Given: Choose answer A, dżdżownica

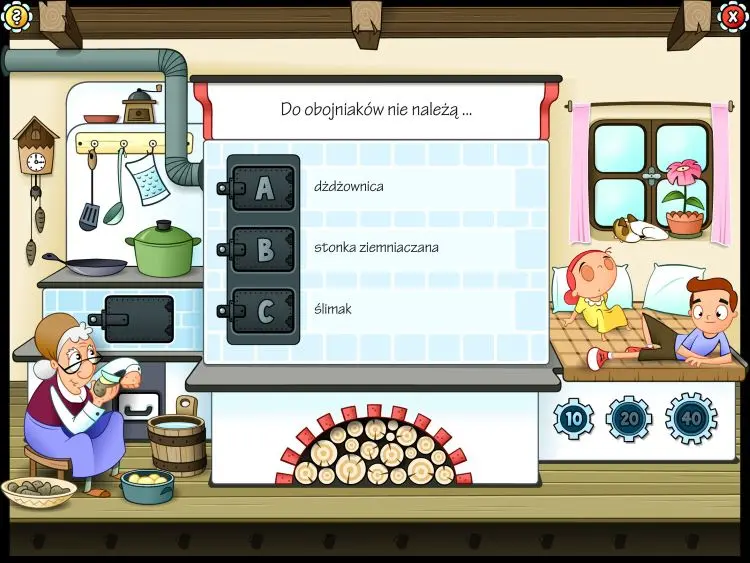Looking at the screenshot, I should (263, 187).
